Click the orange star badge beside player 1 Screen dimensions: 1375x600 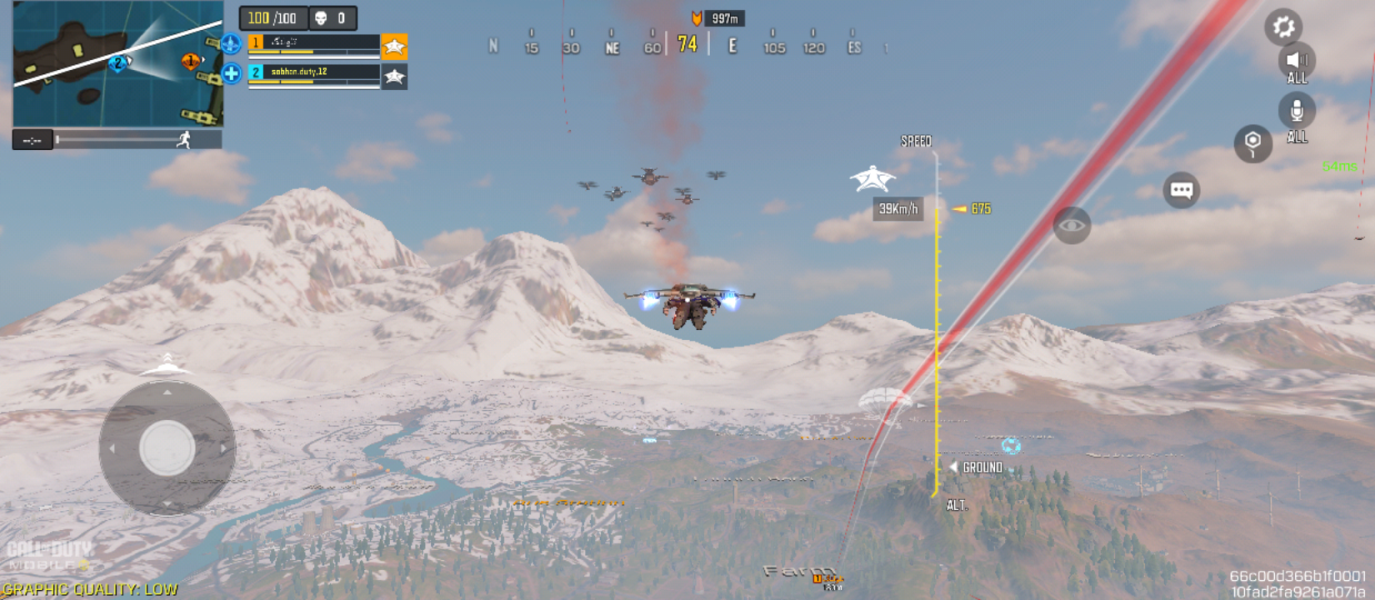pos(394,46)
